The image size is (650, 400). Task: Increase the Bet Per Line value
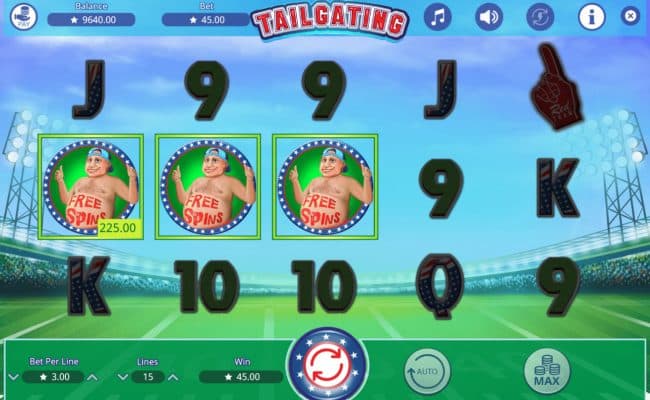tap(92, 378)
